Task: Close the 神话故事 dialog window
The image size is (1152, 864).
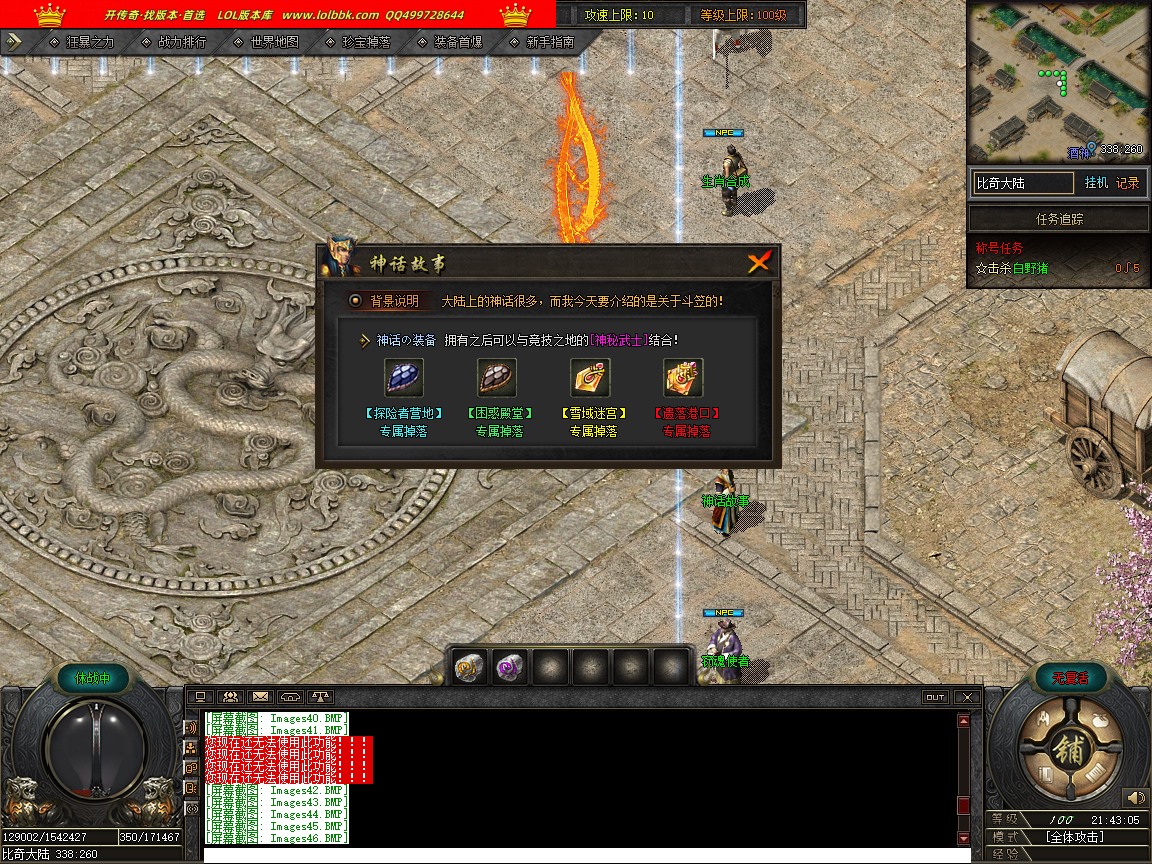Action: (760, 262)
